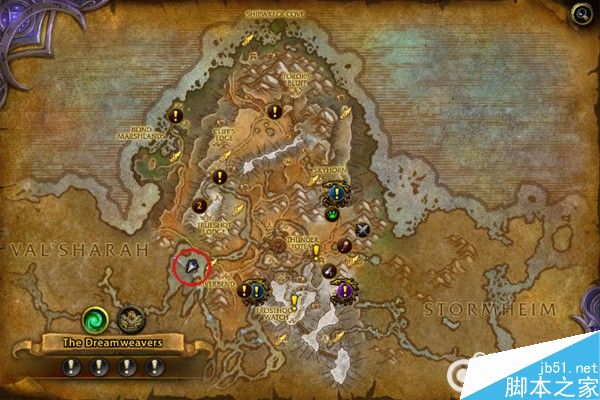Open the green paw pet battle quest

pos(331,213)
